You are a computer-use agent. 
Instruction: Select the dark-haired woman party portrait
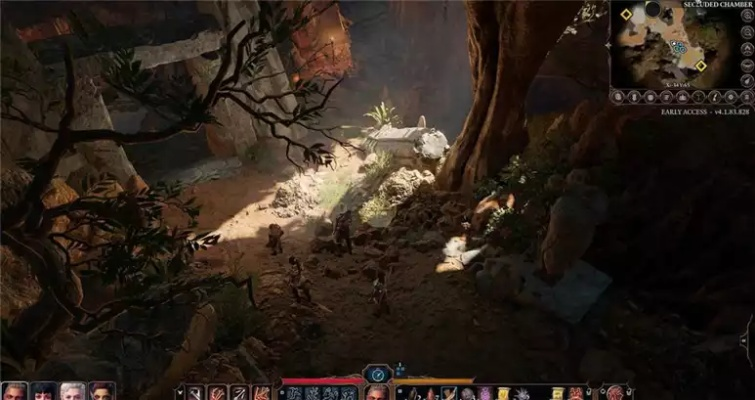tap(44, 391)
